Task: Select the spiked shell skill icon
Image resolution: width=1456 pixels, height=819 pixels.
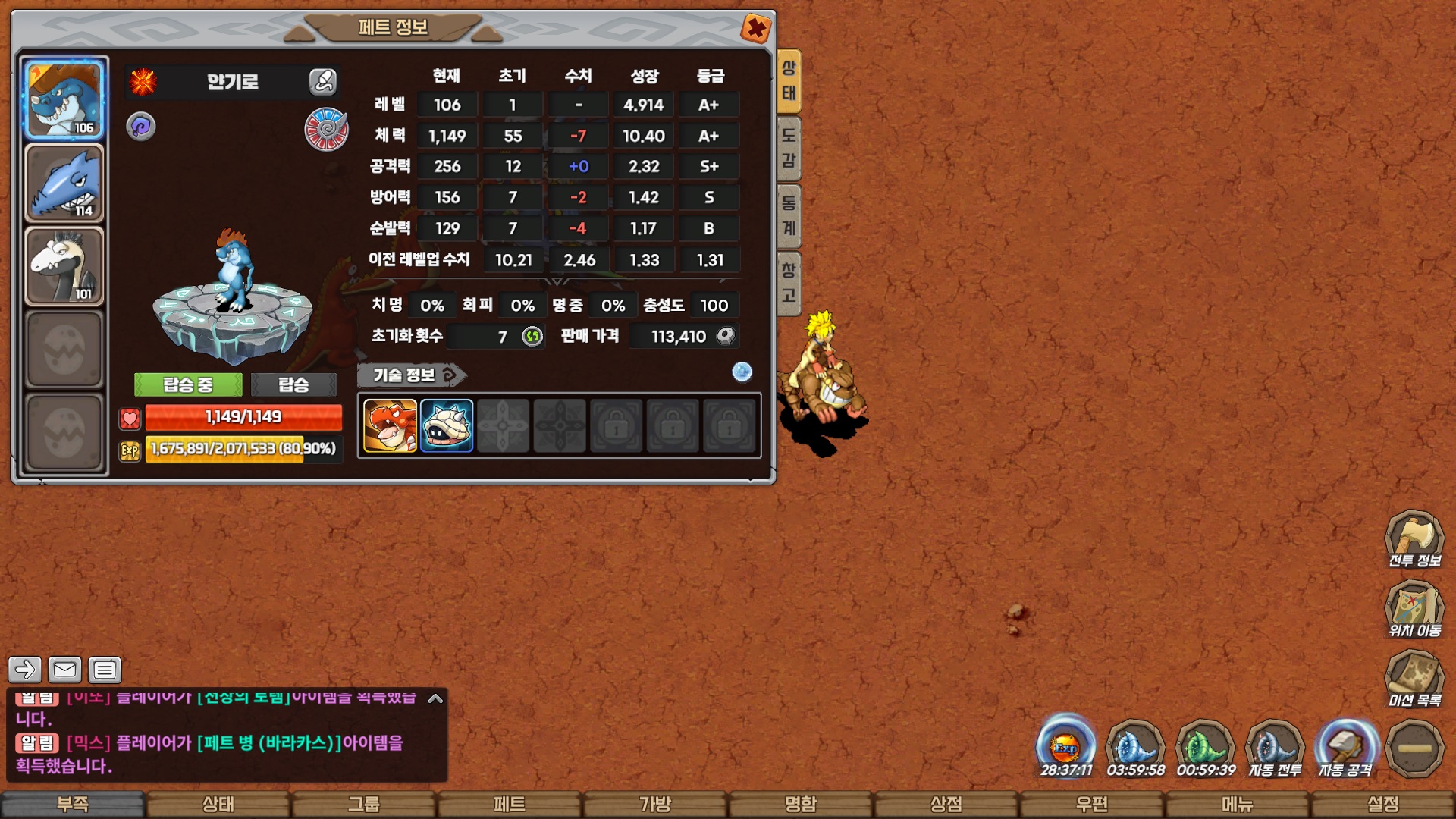Action: pos(447,425)
